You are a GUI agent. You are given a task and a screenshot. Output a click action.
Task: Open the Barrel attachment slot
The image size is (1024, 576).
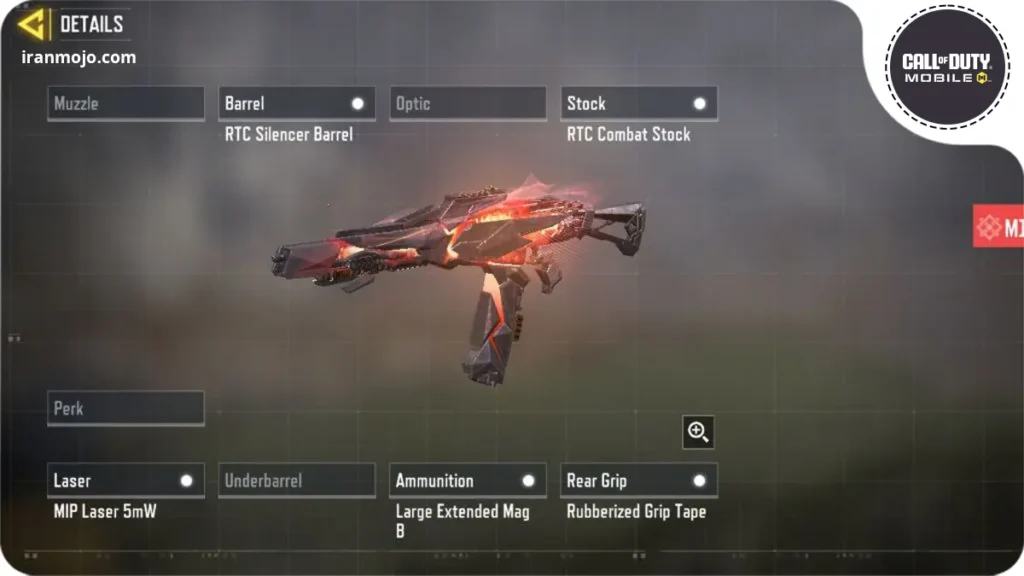(297, 104)
